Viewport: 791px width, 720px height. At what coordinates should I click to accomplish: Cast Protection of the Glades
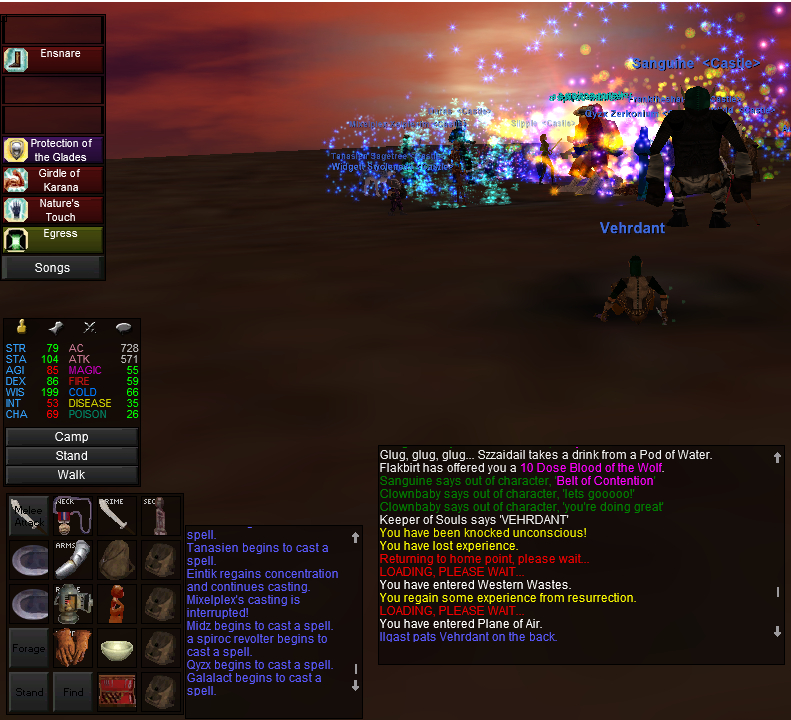tap(53, 150)
